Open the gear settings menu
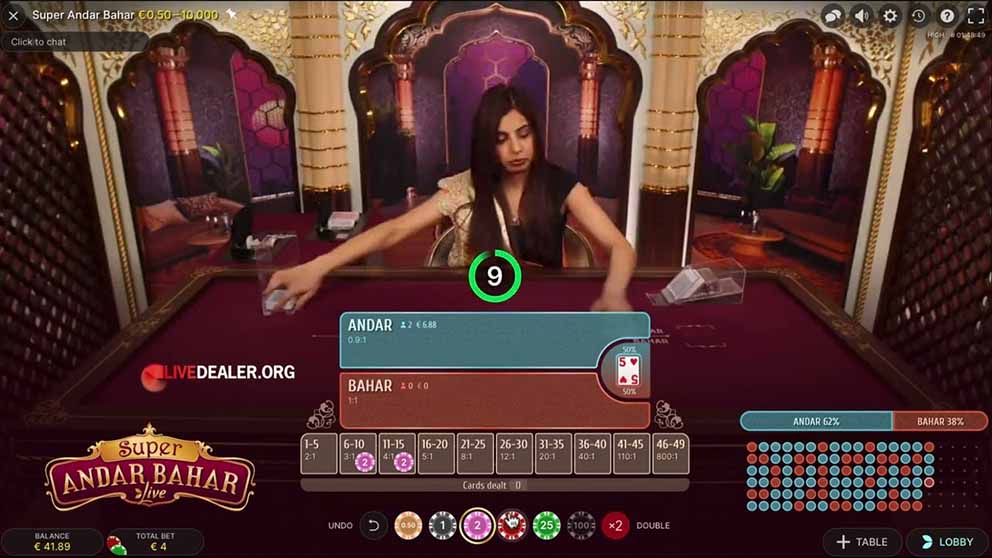The image size is (992, 558). pyautogui.click(x=890, y=15)
